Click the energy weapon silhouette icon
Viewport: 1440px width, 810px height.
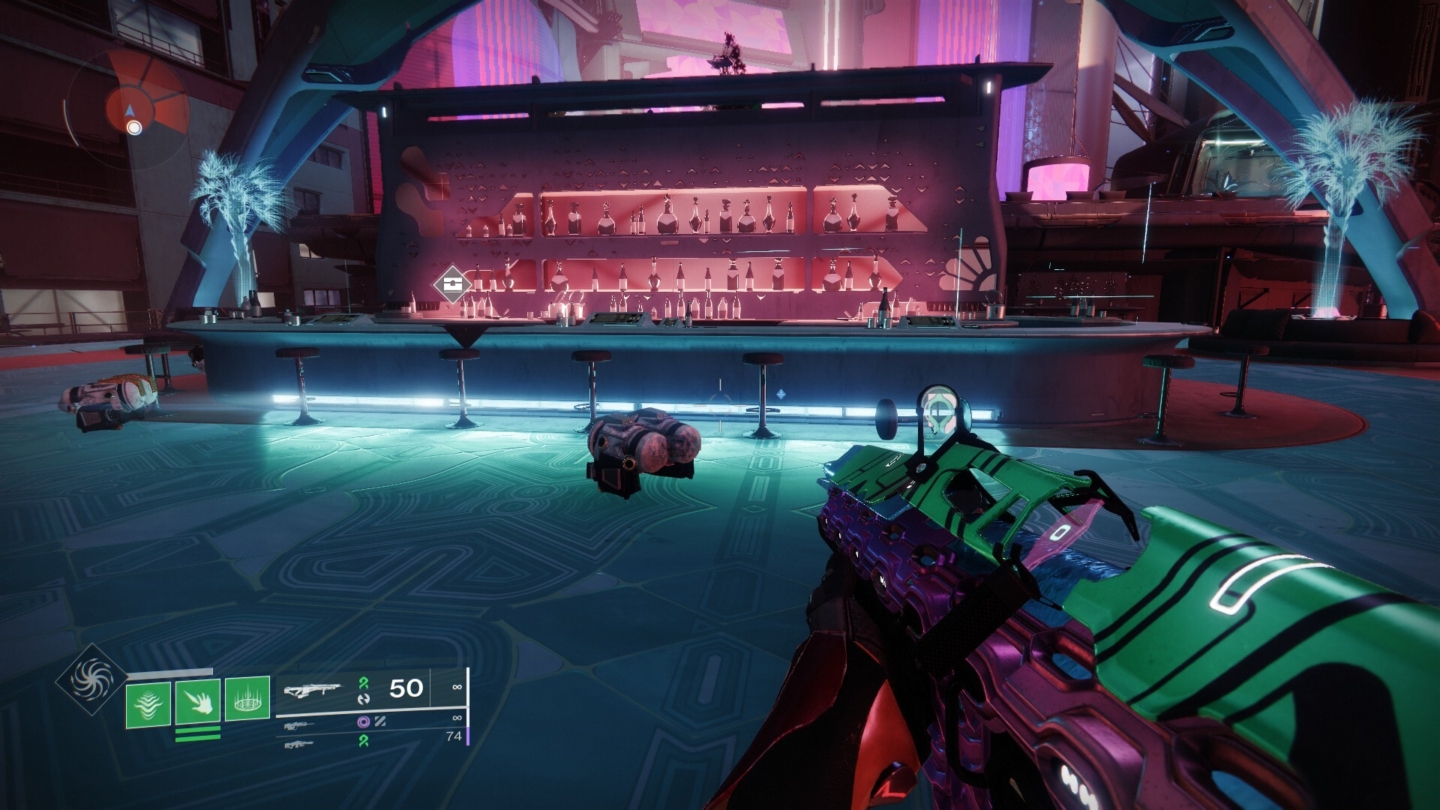(302, 725)
